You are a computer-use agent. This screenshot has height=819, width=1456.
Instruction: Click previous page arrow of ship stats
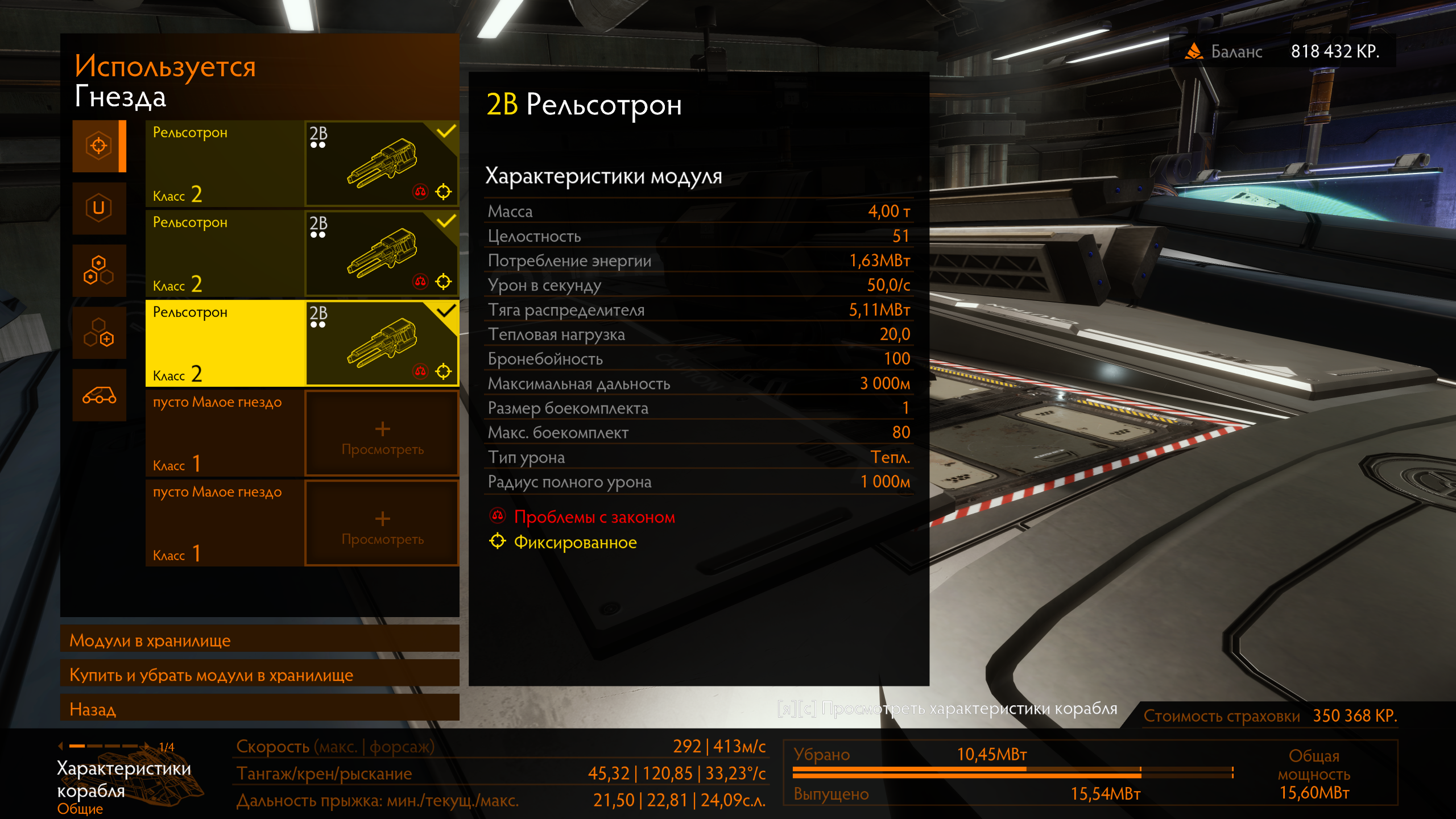coord(60,746)
